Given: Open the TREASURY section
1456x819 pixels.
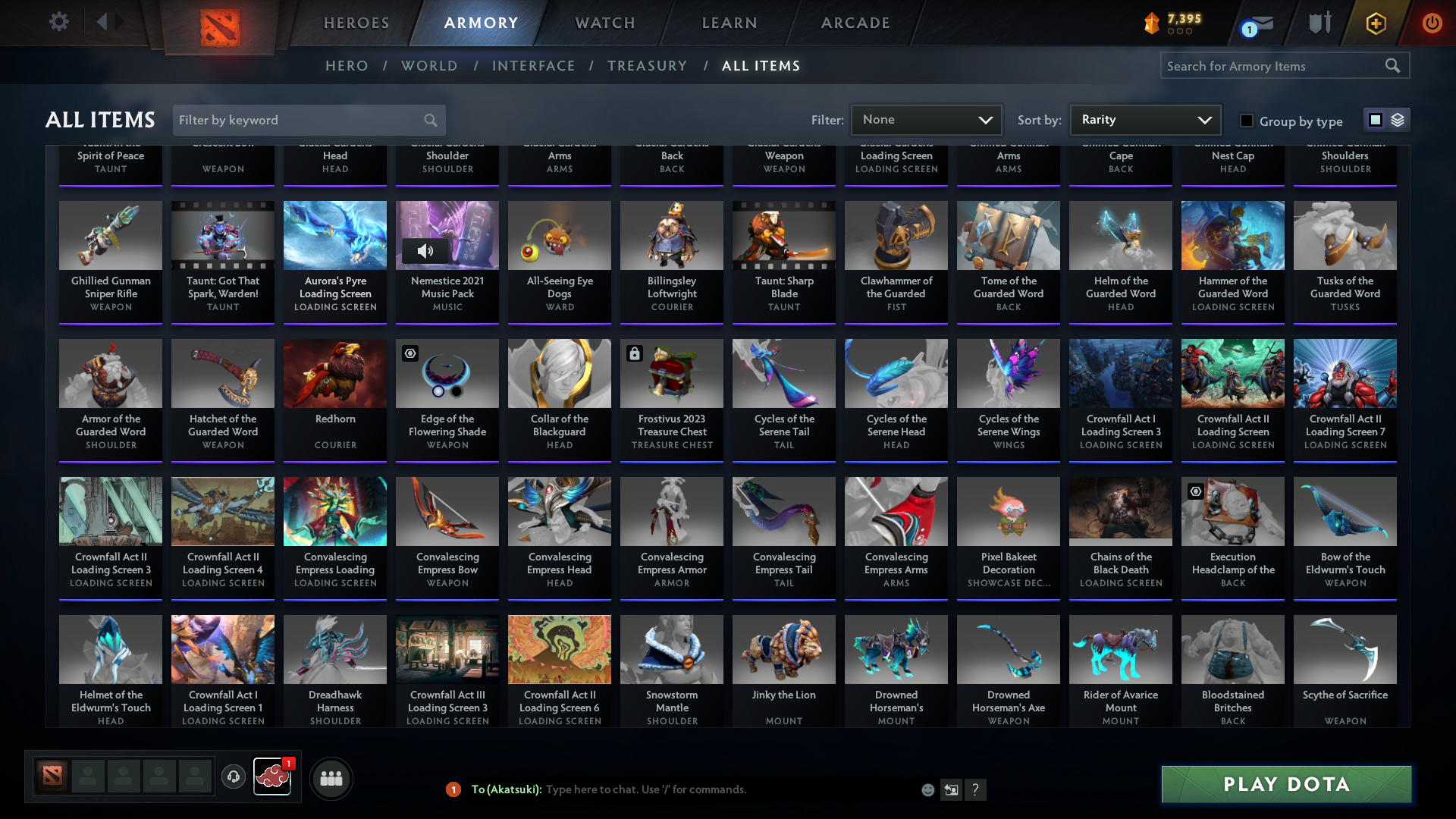Looking at the screenshot, I should pyautogui.click(x=648, y=66).
